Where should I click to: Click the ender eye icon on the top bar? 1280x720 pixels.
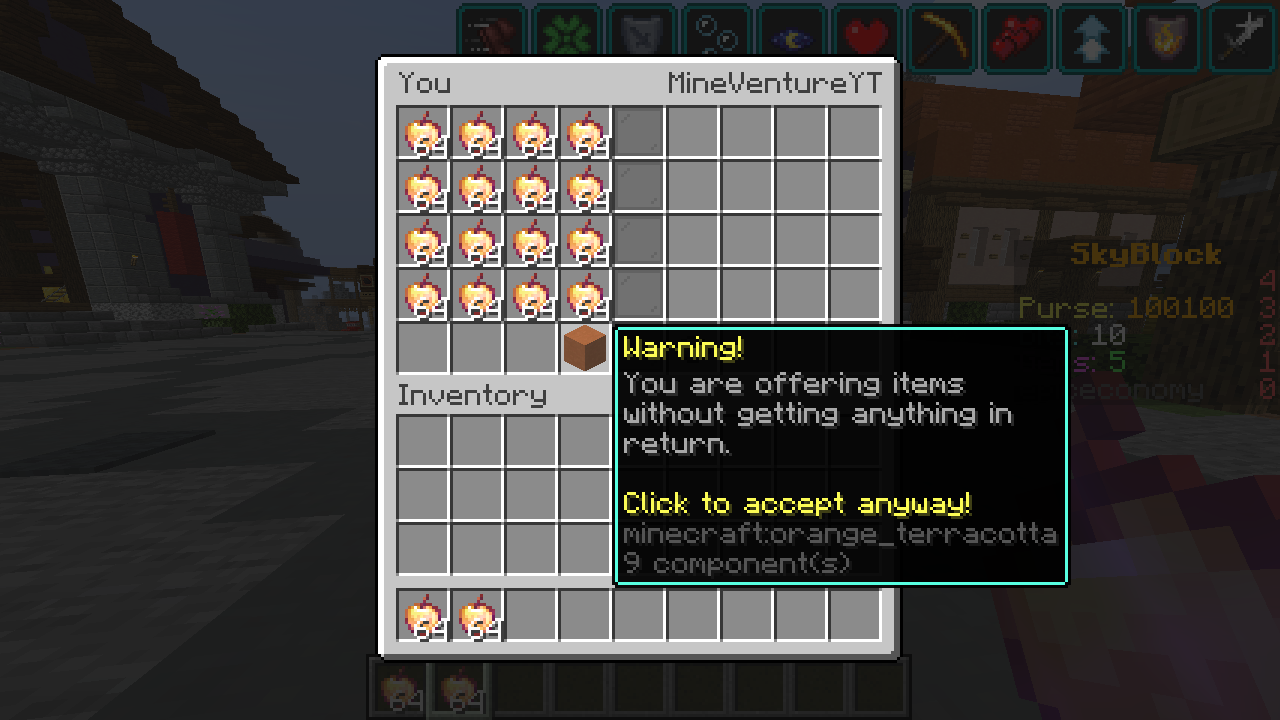pos(791,38)
